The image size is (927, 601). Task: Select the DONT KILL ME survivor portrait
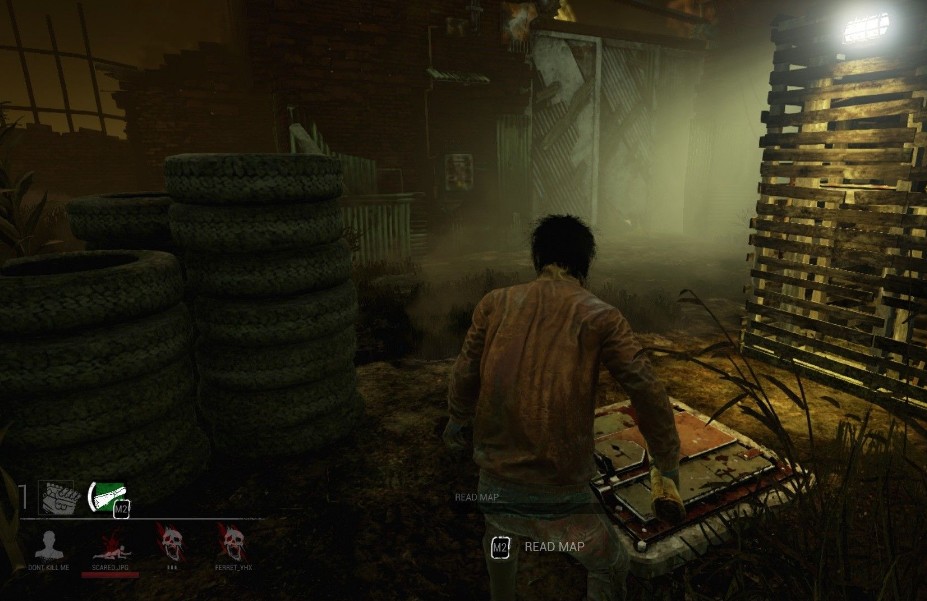point(49,545)
